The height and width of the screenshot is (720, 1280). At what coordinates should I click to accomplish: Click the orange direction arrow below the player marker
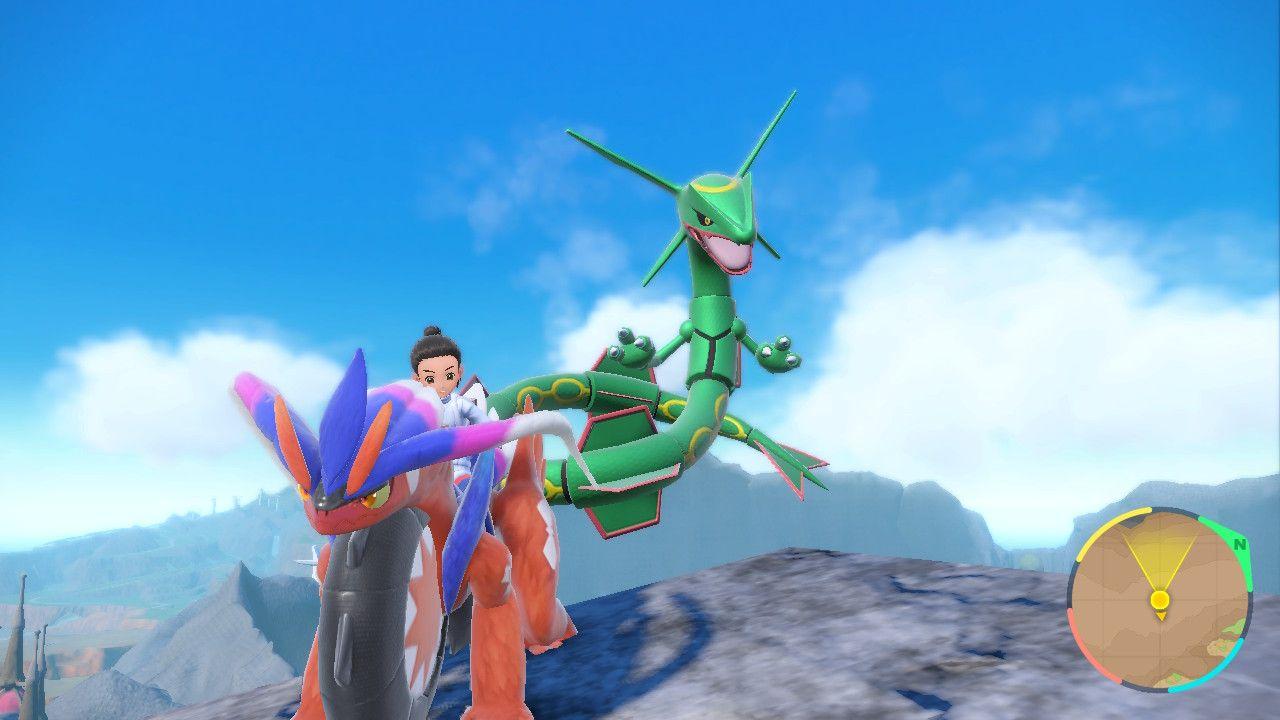point(1161,617)
